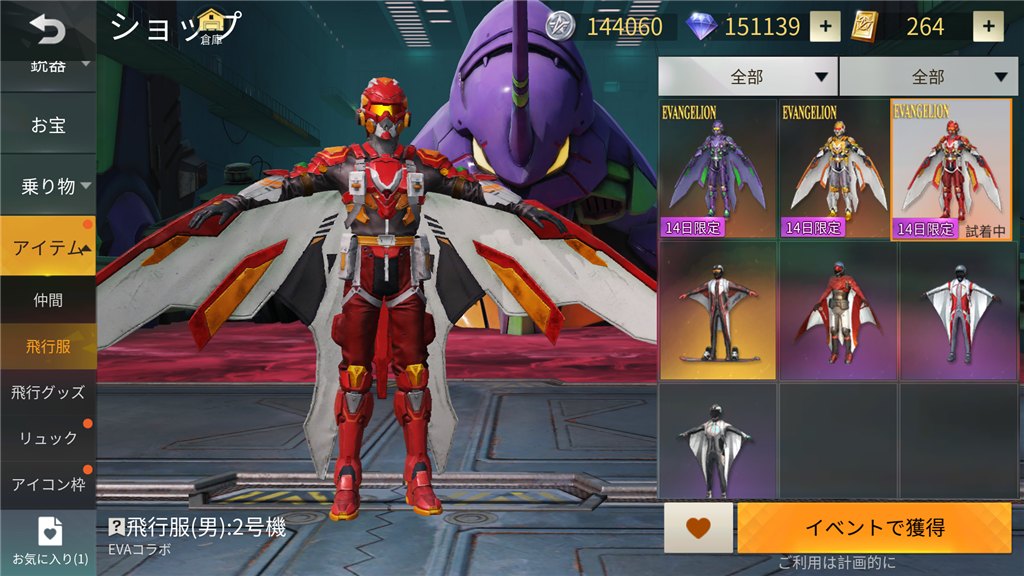Select the red Evangelion flight suit thumbnail

[951, 169]
